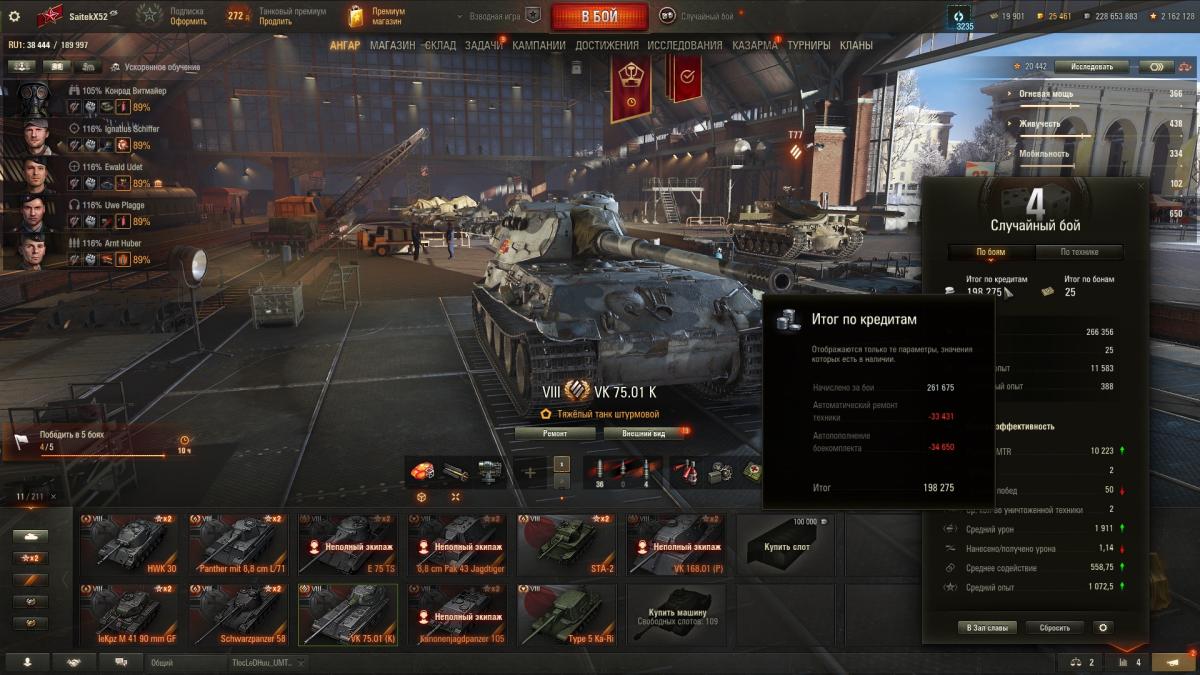Viewport: 1200px width, 675px height.
Task: Click the Ремонт repair button
Action: point(555,433)
